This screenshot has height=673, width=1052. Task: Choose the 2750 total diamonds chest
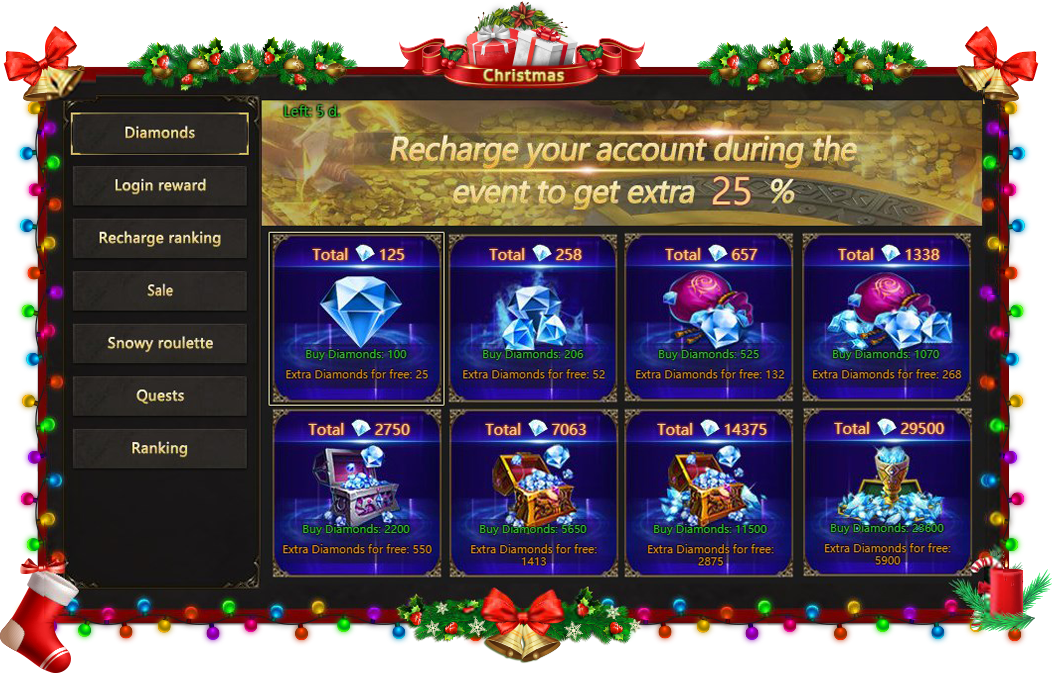(x=356, y=493)
